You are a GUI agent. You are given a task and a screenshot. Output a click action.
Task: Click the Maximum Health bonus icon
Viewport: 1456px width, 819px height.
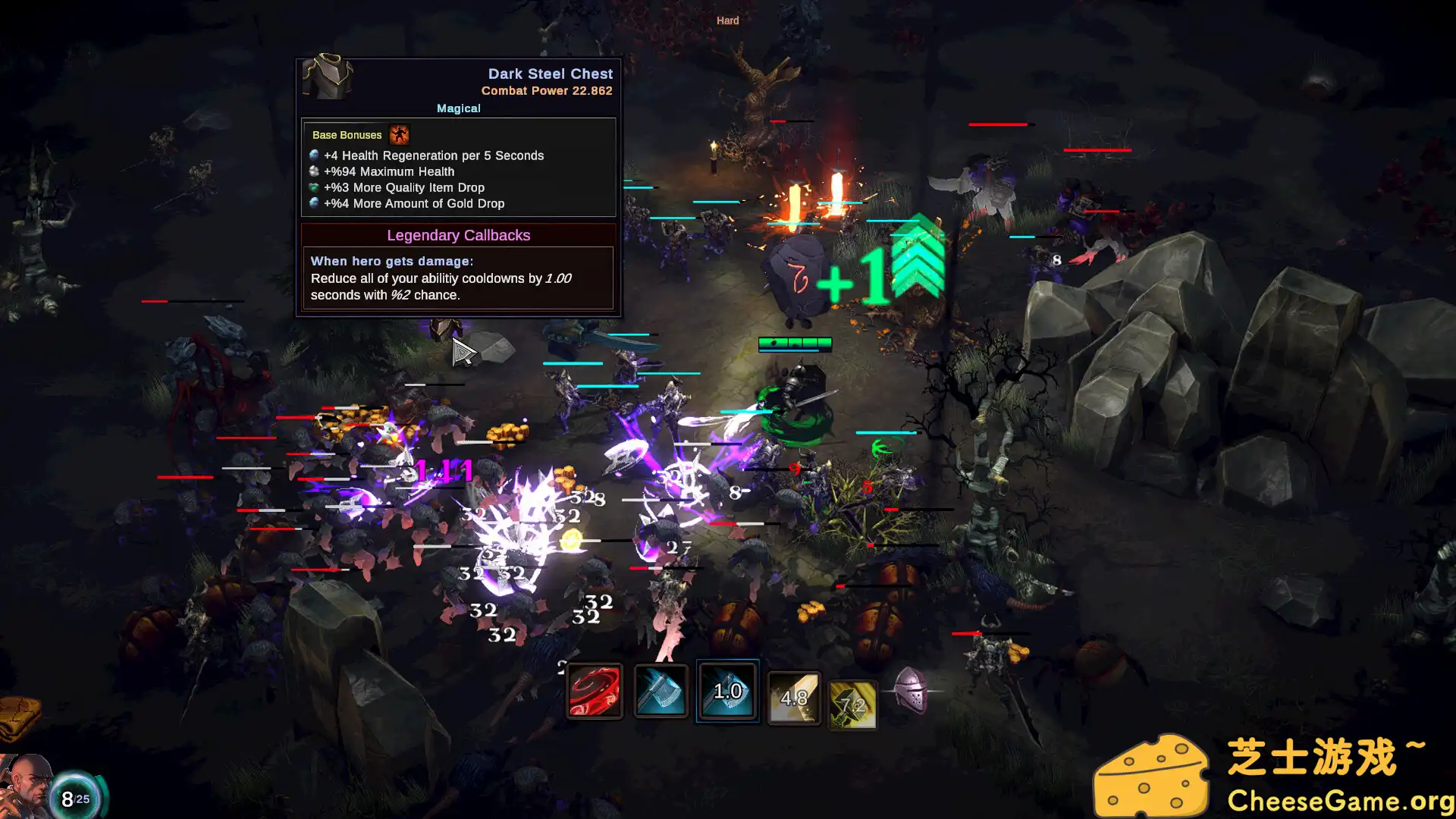click(315, 171)
